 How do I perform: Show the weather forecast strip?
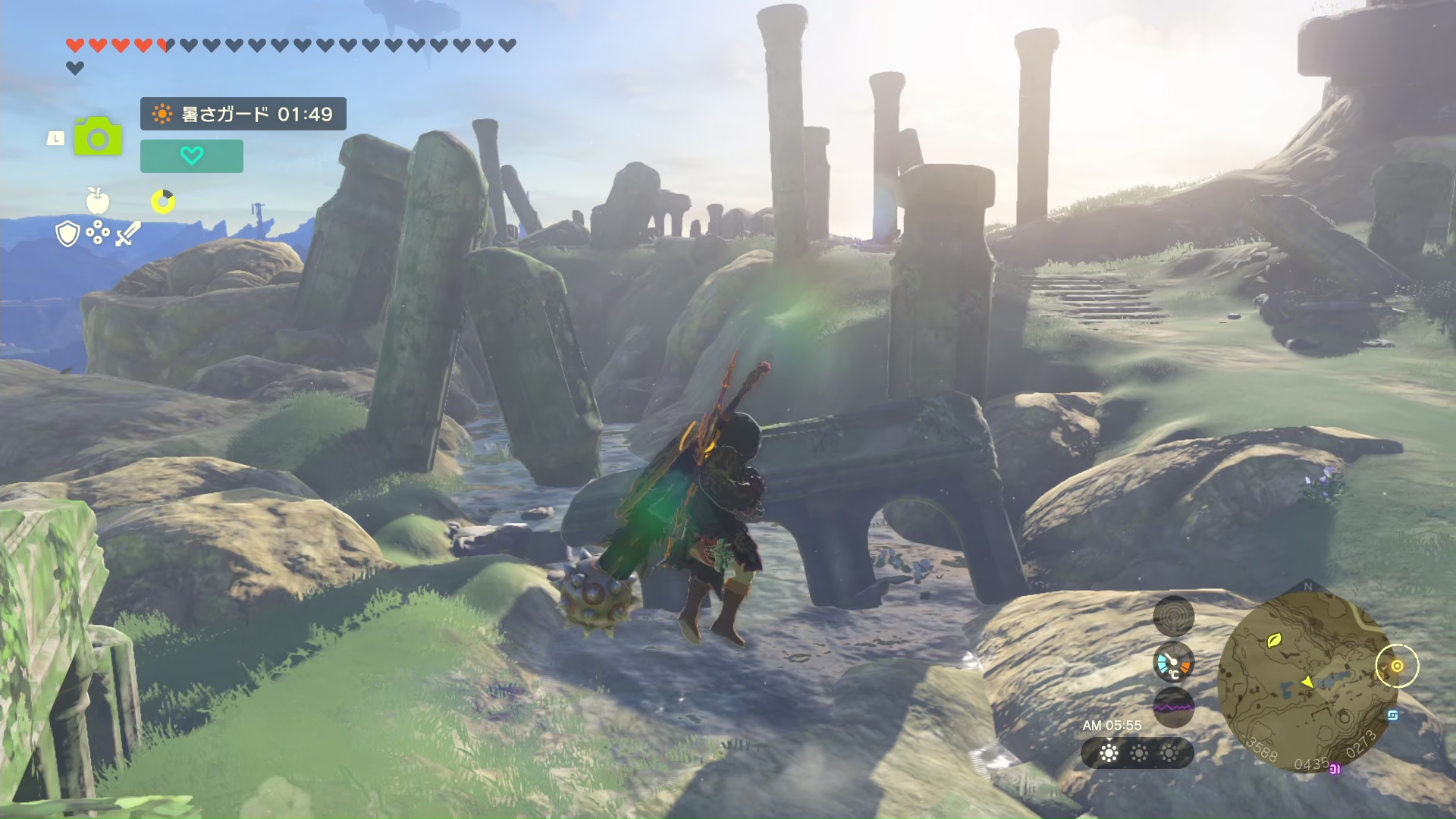(x=1137, y=753)
